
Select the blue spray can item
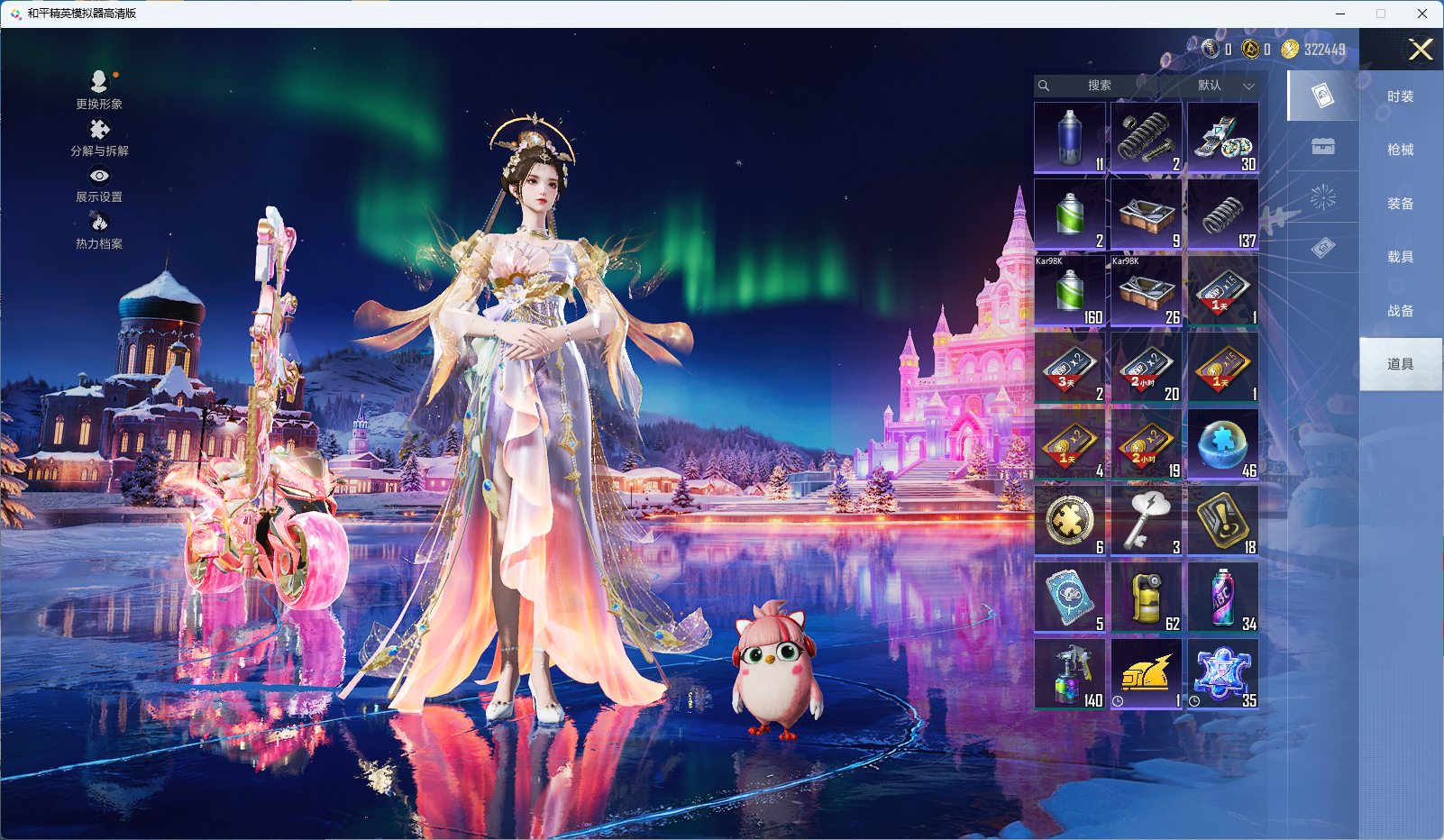pyautogui.click(x=1070, y=137)
